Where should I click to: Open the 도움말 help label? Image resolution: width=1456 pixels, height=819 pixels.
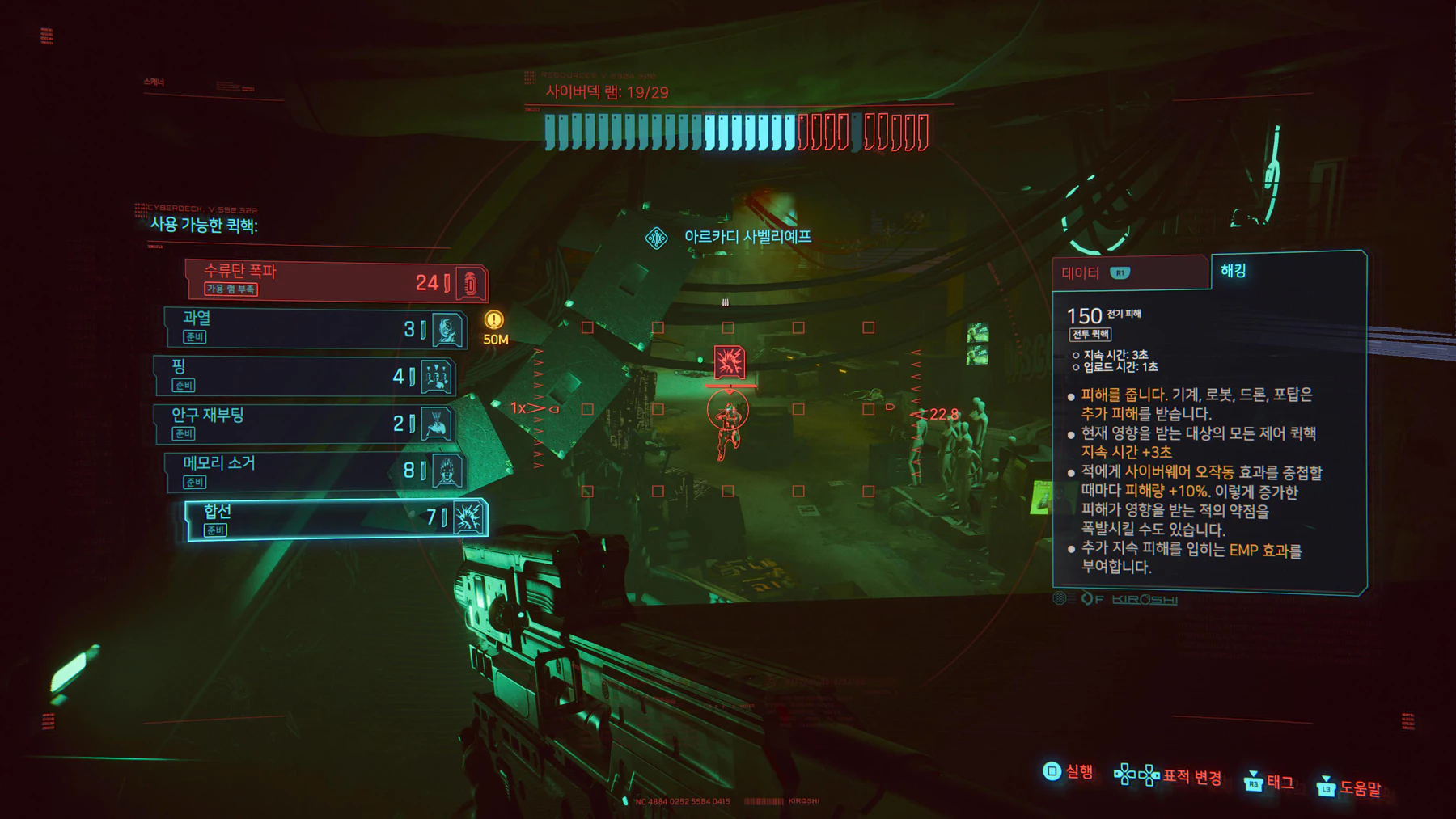point(1360,787)
